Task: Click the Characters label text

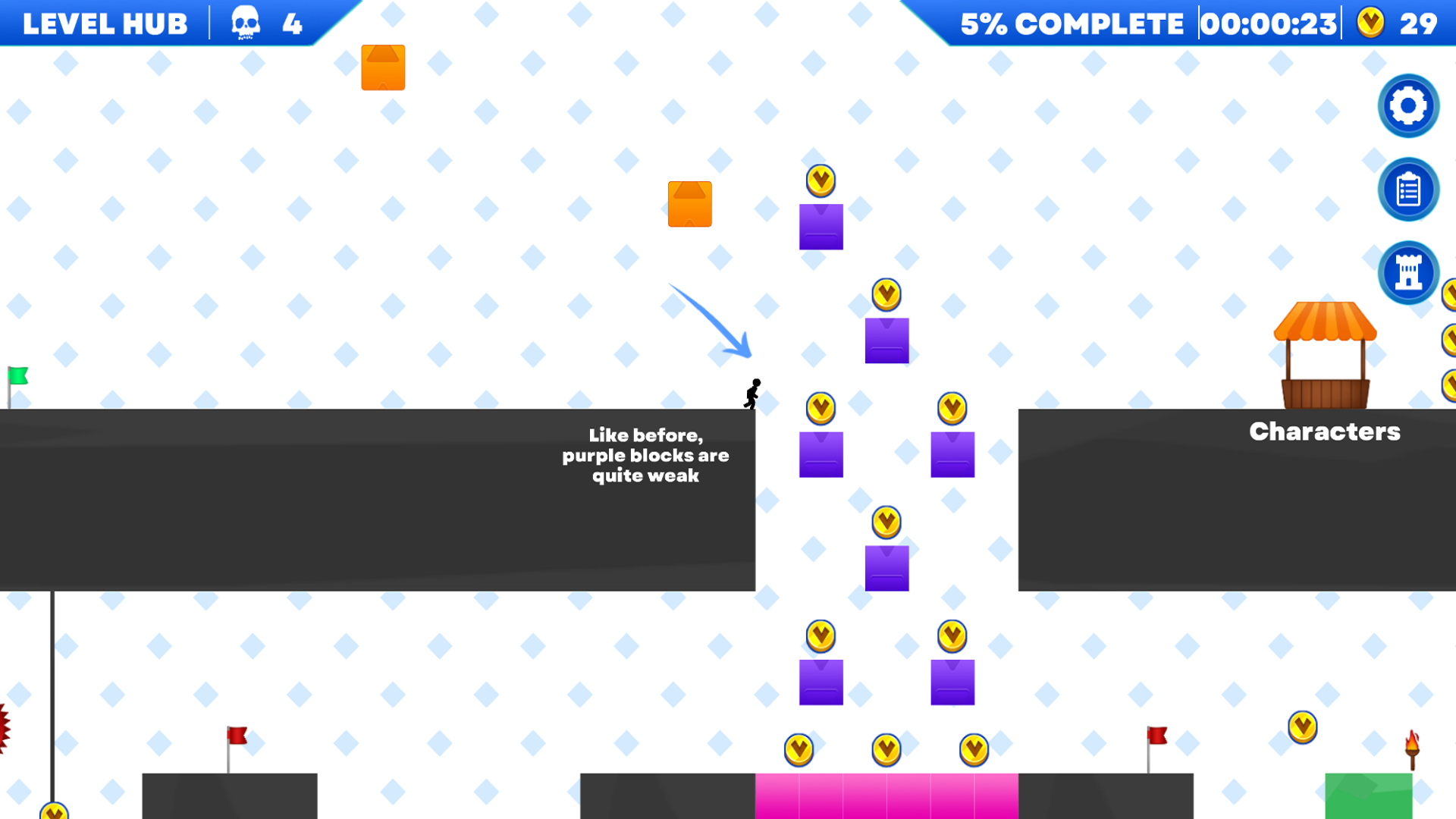Action: point(1324,431)
